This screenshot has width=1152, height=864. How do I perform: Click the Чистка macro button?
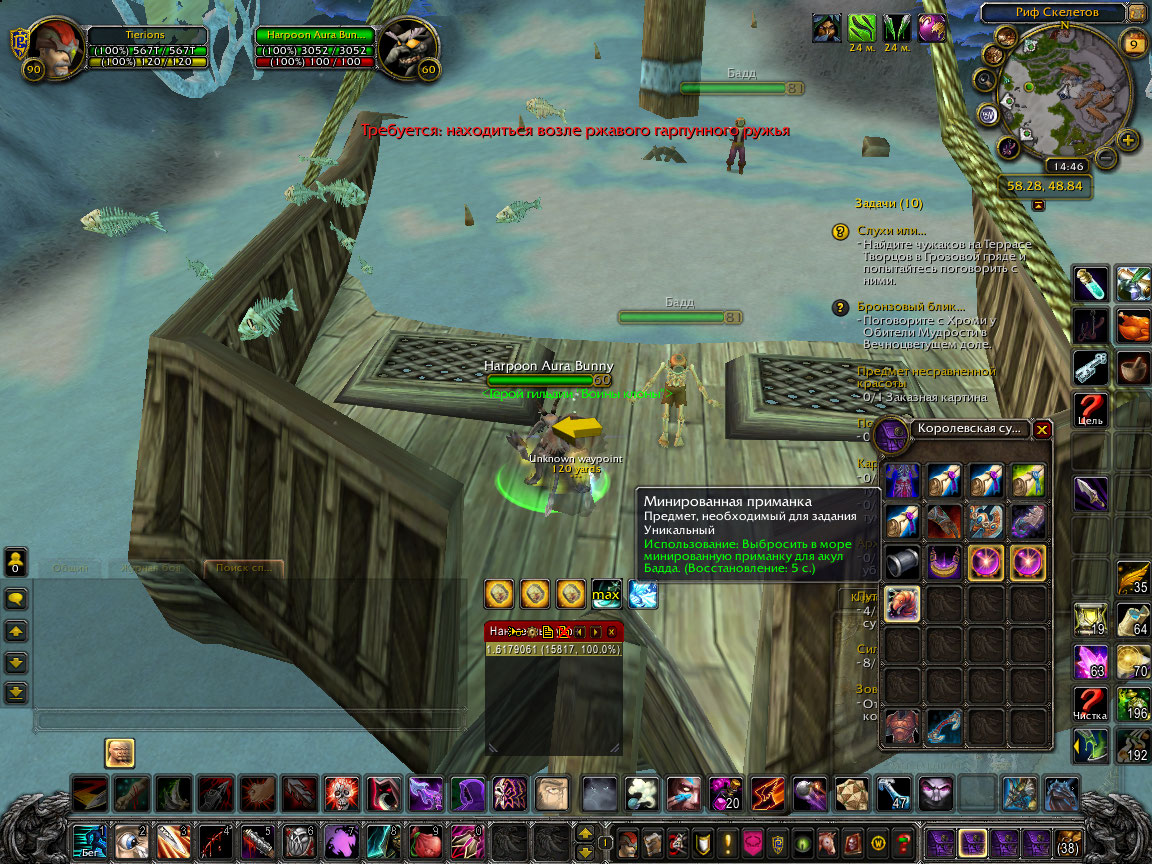1090,705
